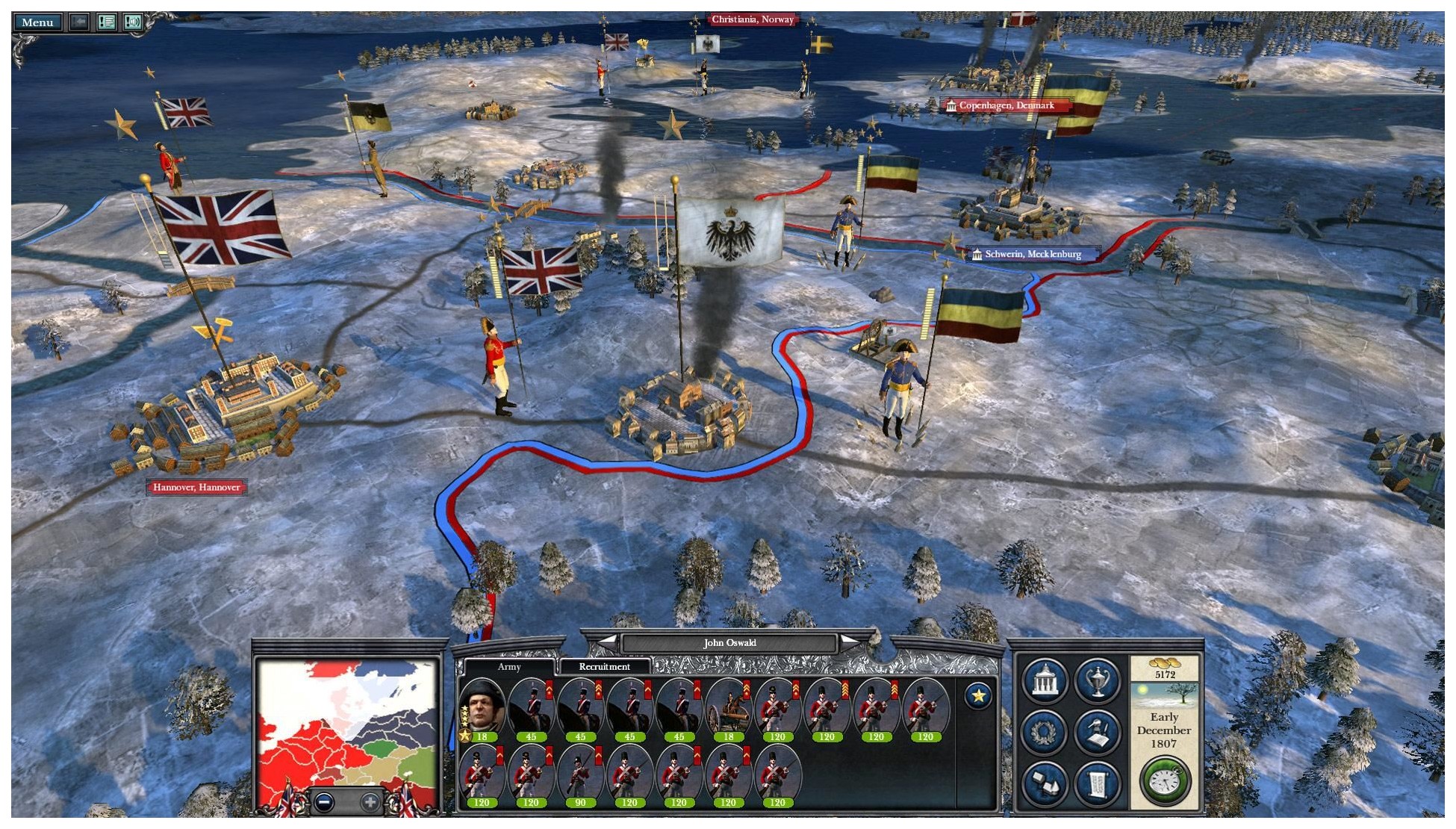Image resolution: width=1456 pixels, height=829 pixels.
Task: Click the gold star button in army panel
Action: click(x=978, y=696)
